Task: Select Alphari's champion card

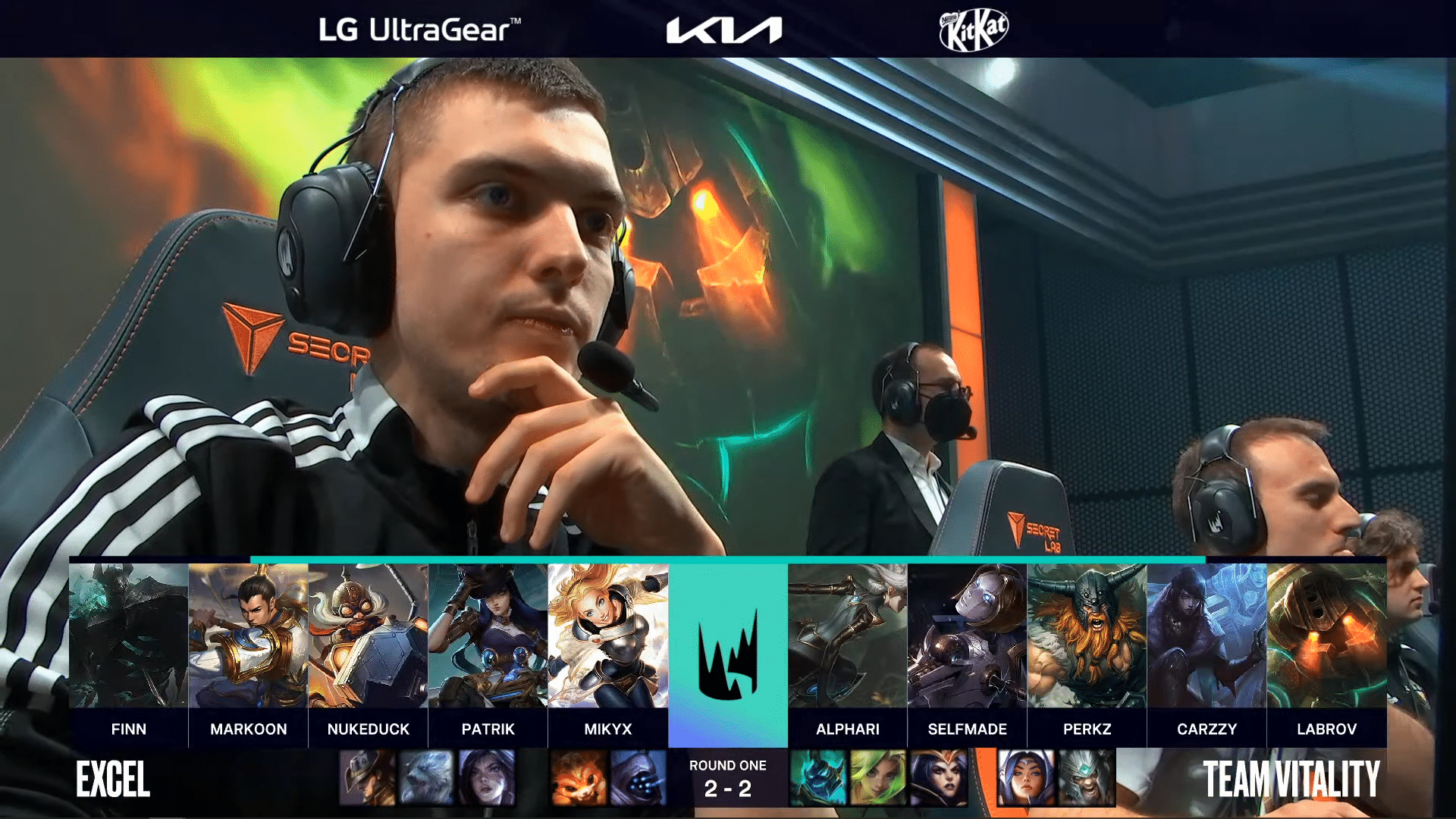Action: (x=847, y=635)
